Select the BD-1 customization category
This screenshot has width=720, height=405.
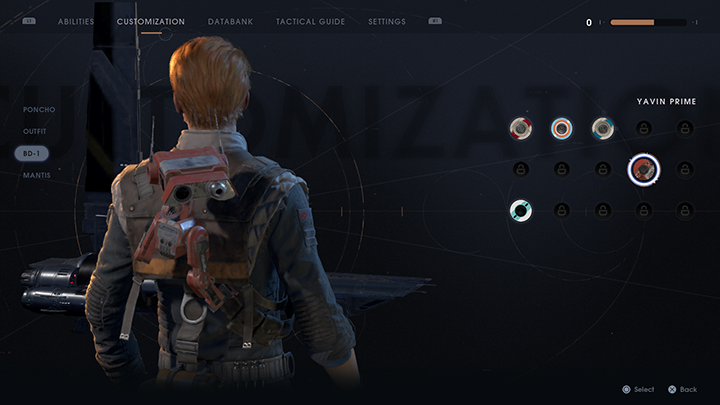tap(32, 153)
